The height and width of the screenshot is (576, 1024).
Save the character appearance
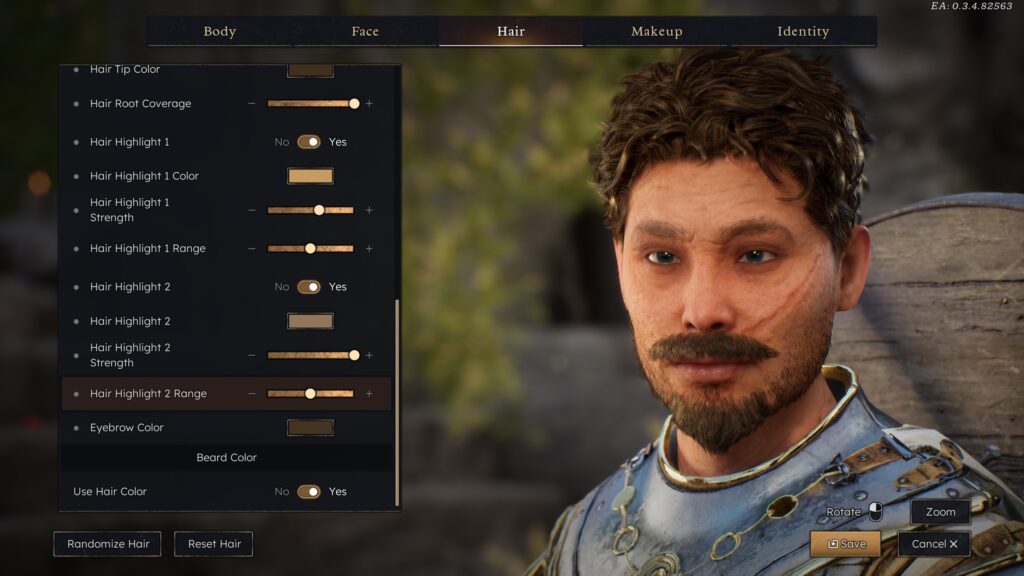845,544
